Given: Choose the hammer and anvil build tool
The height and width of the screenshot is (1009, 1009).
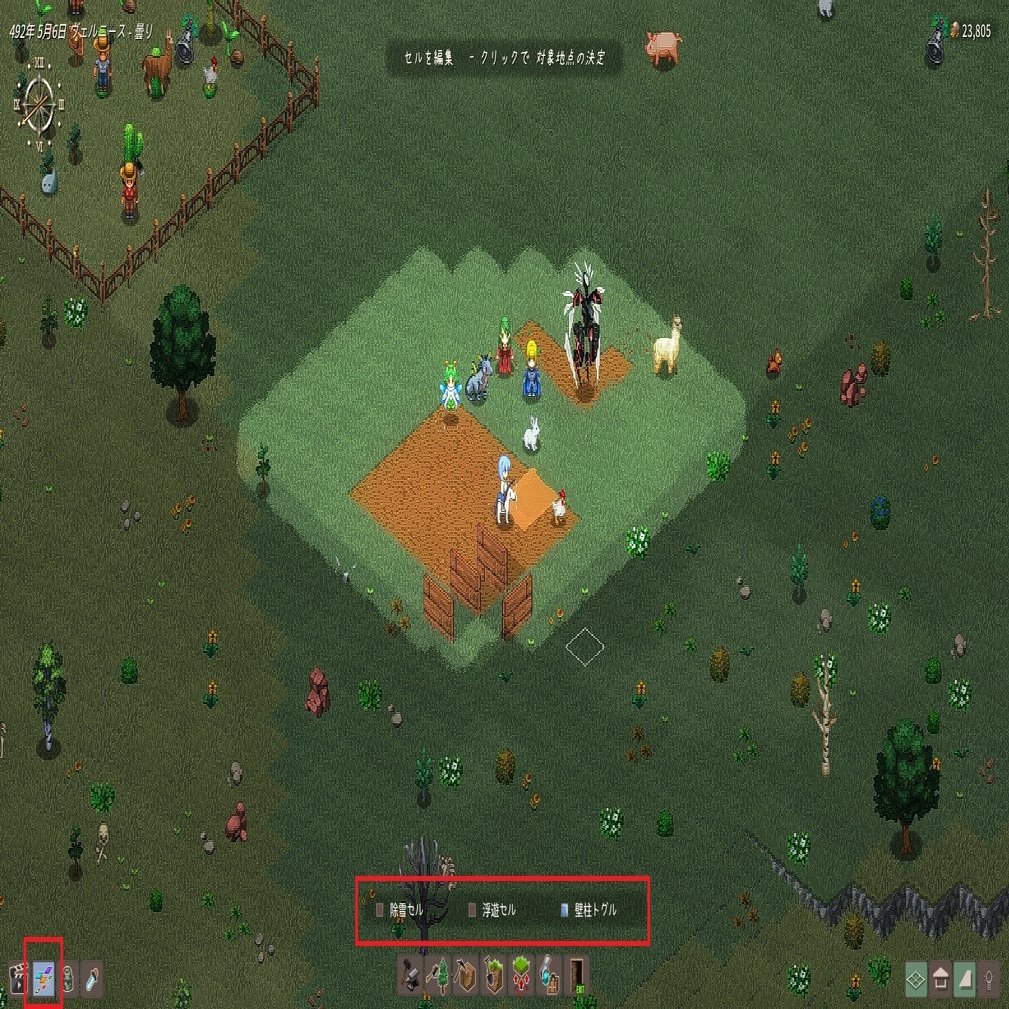Looking at the screenshot, I should 410,975.
